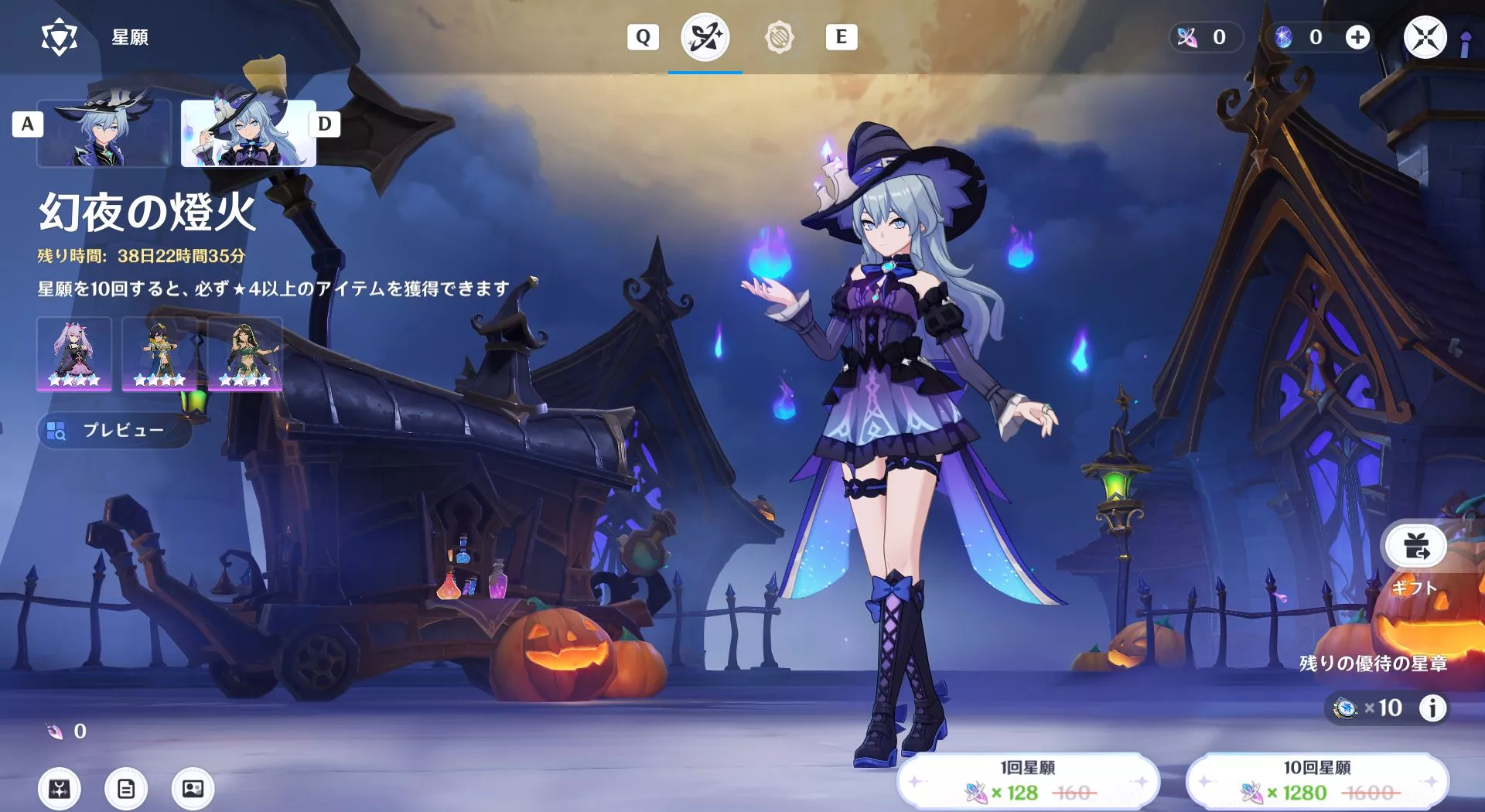Click the starglitter counter at bottom left
Image resolution: width=1485 pixels, height=812 pixels.
[x=62, y=730]
